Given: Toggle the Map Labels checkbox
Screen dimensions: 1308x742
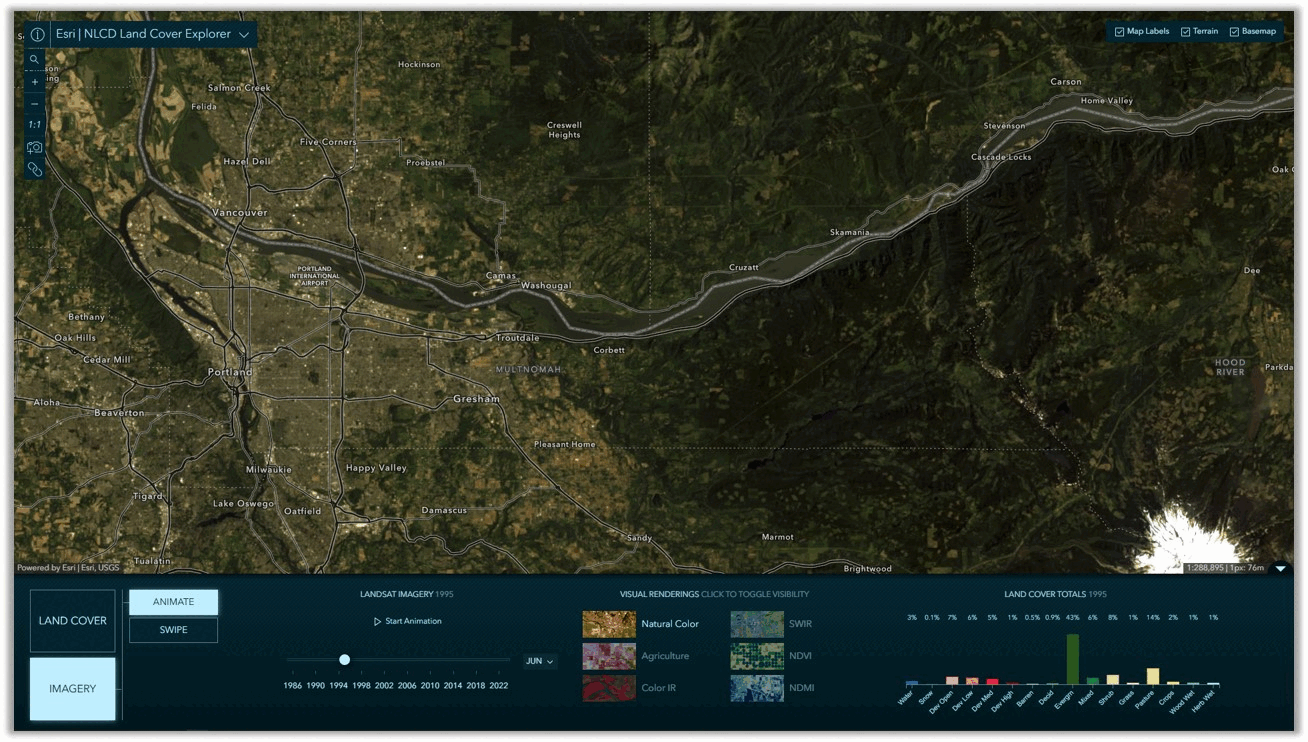Looking at the screenshot, I should [x=1120, y=32].
